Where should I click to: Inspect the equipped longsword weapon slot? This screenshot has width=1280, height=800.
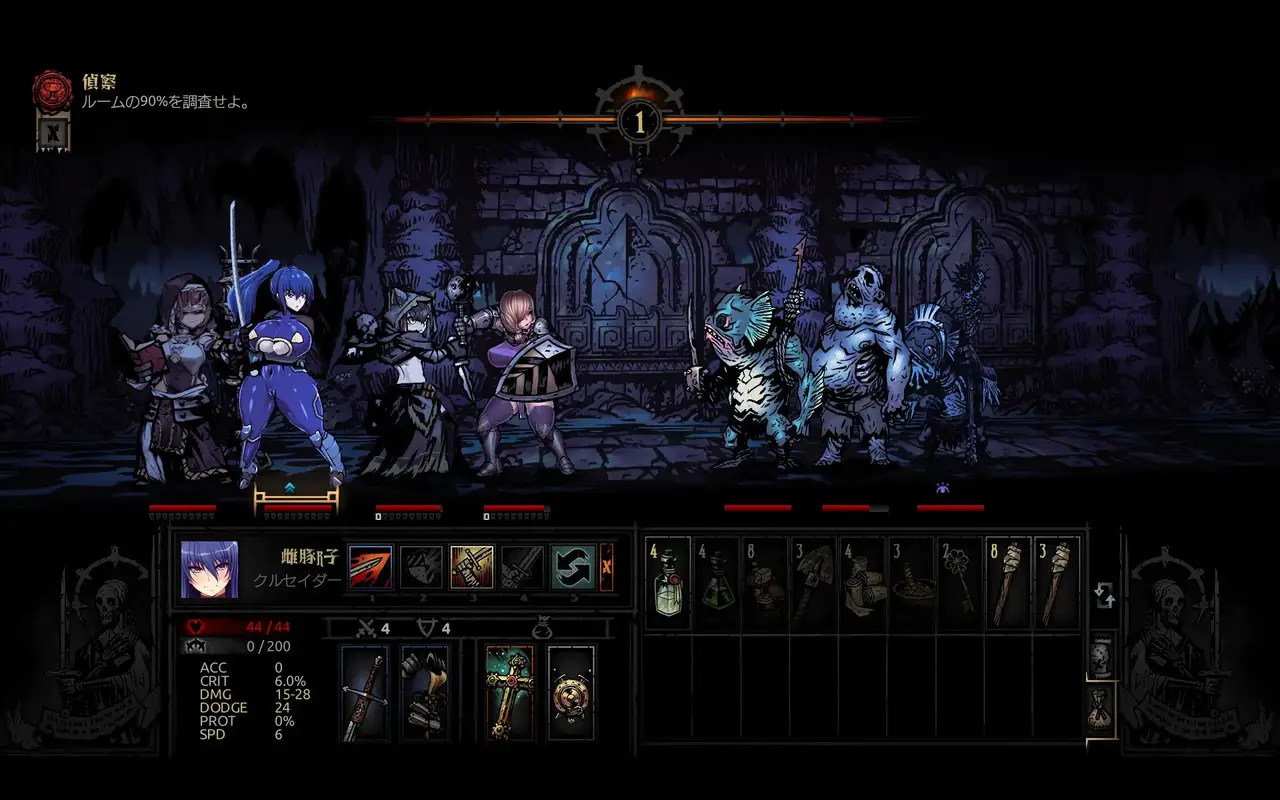click(x=364, y=692)
